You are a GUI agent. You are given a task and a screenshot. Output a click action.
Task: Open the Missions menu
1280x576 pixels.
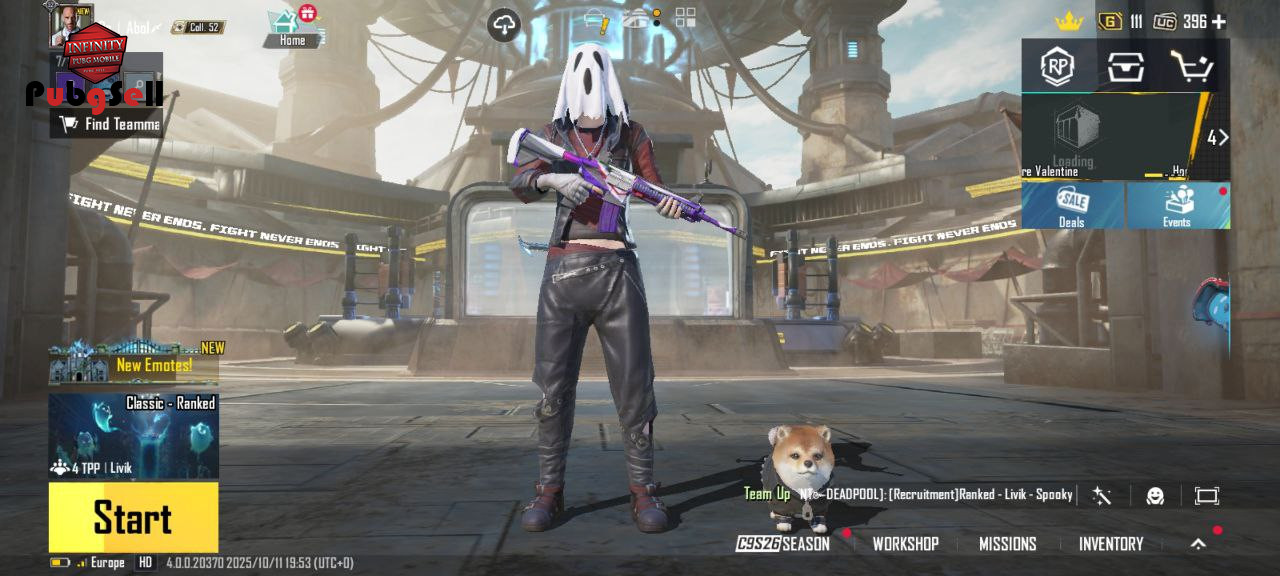(1007, 544)
